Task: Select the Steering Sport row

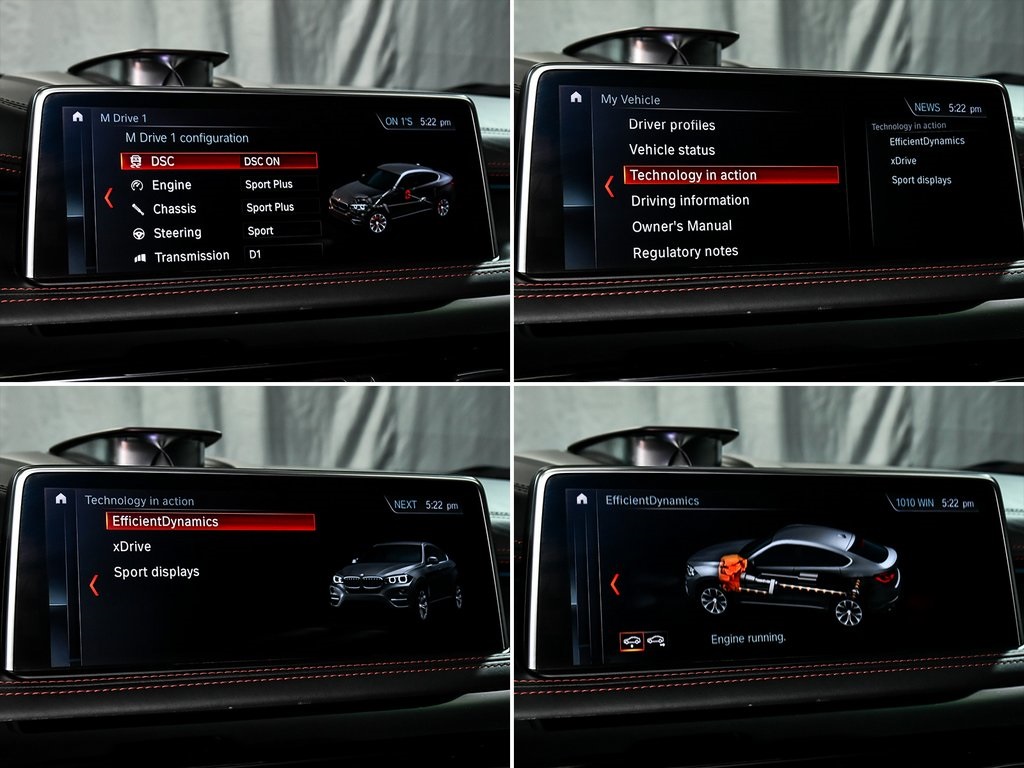Action: coord(222,232)
